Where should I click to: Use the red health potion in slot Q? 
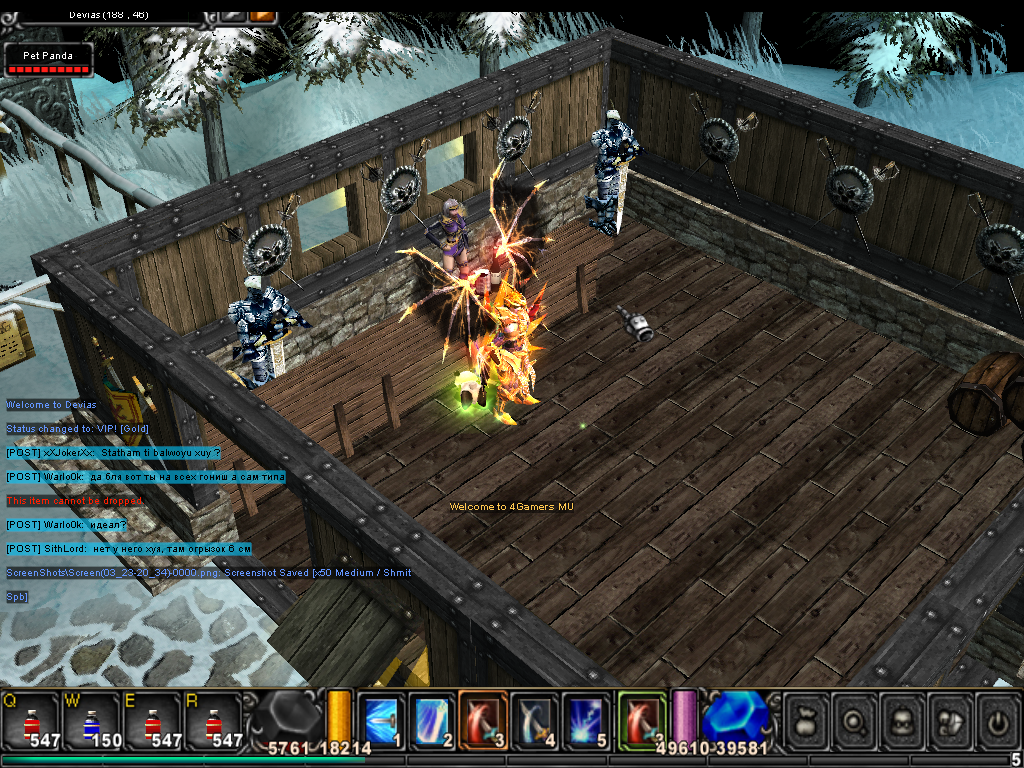(31, 720)
